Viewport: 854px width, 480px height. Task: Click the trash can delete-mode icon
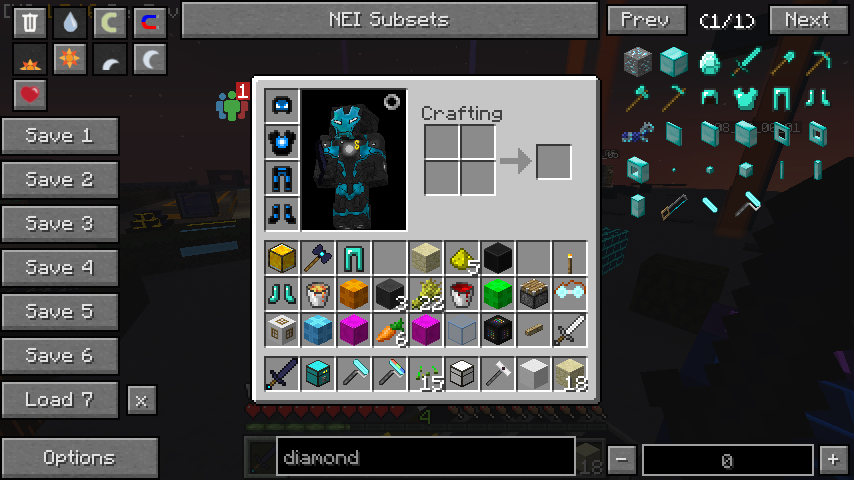pos(30,23)
